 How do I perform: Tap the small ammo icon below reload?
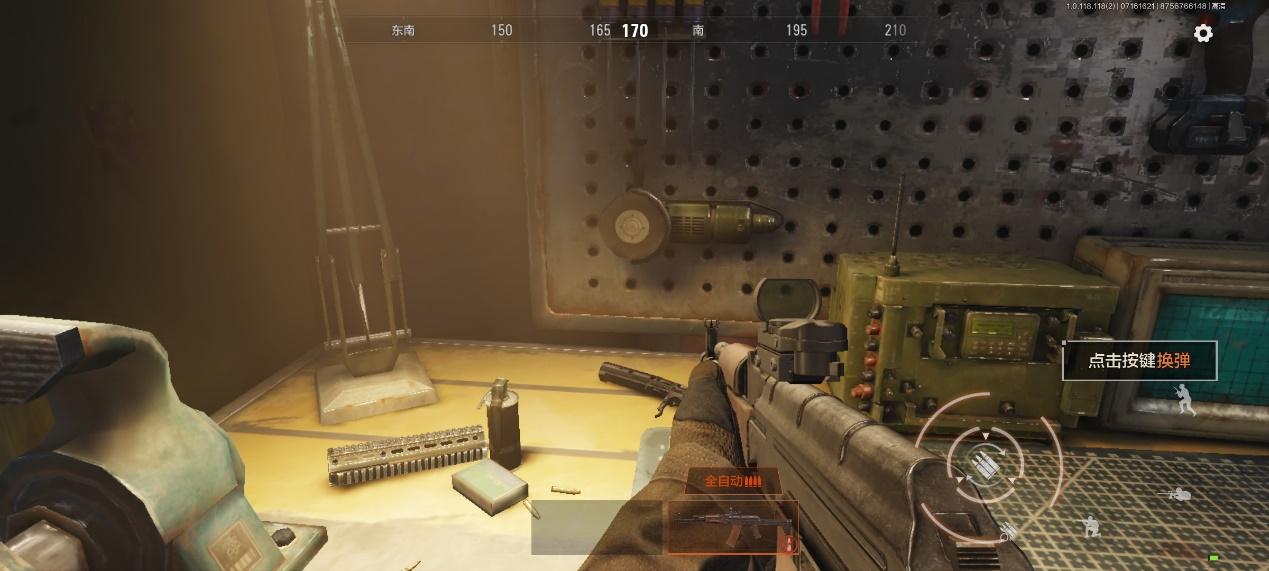point(1006,533)
